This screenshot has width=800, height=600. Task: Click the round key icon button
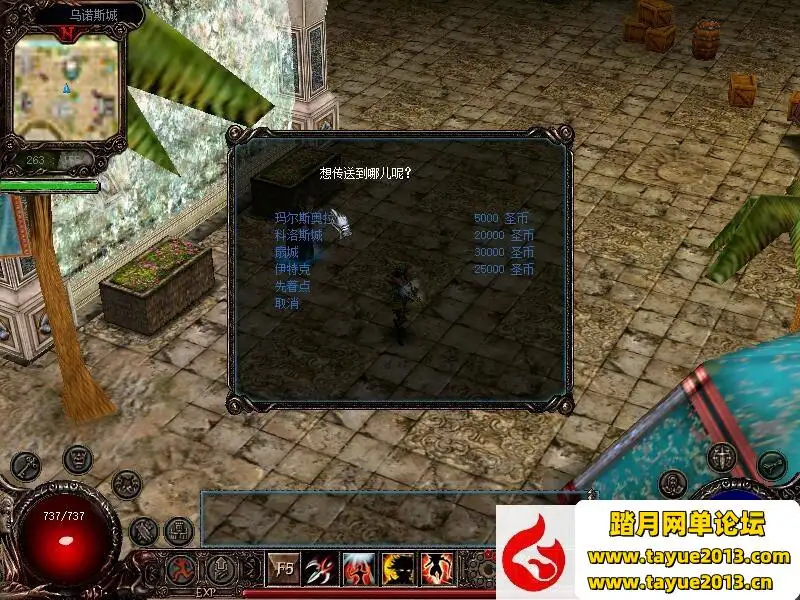tap(25, 467)
